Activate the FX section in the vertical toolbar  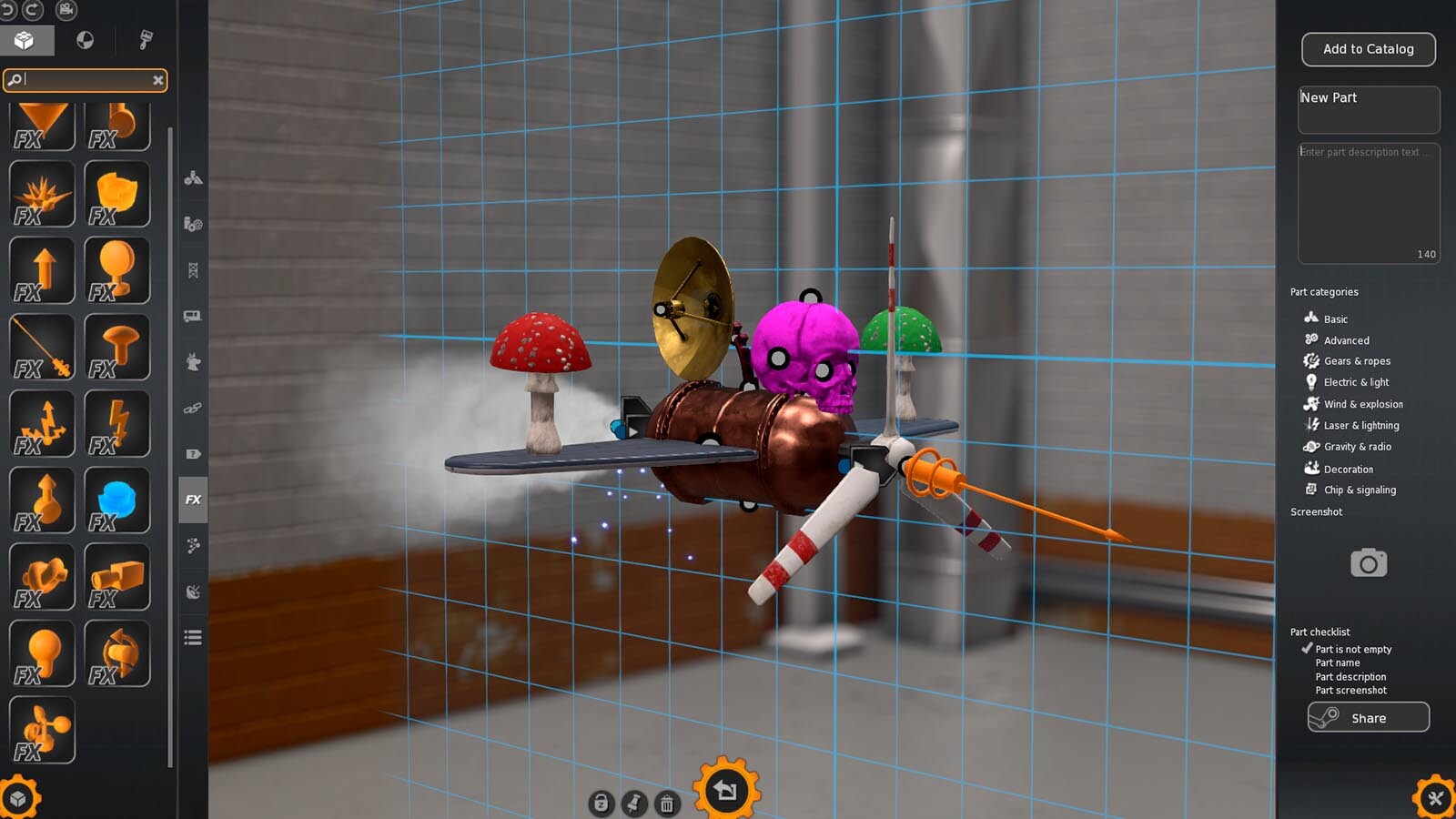(192, 500)
